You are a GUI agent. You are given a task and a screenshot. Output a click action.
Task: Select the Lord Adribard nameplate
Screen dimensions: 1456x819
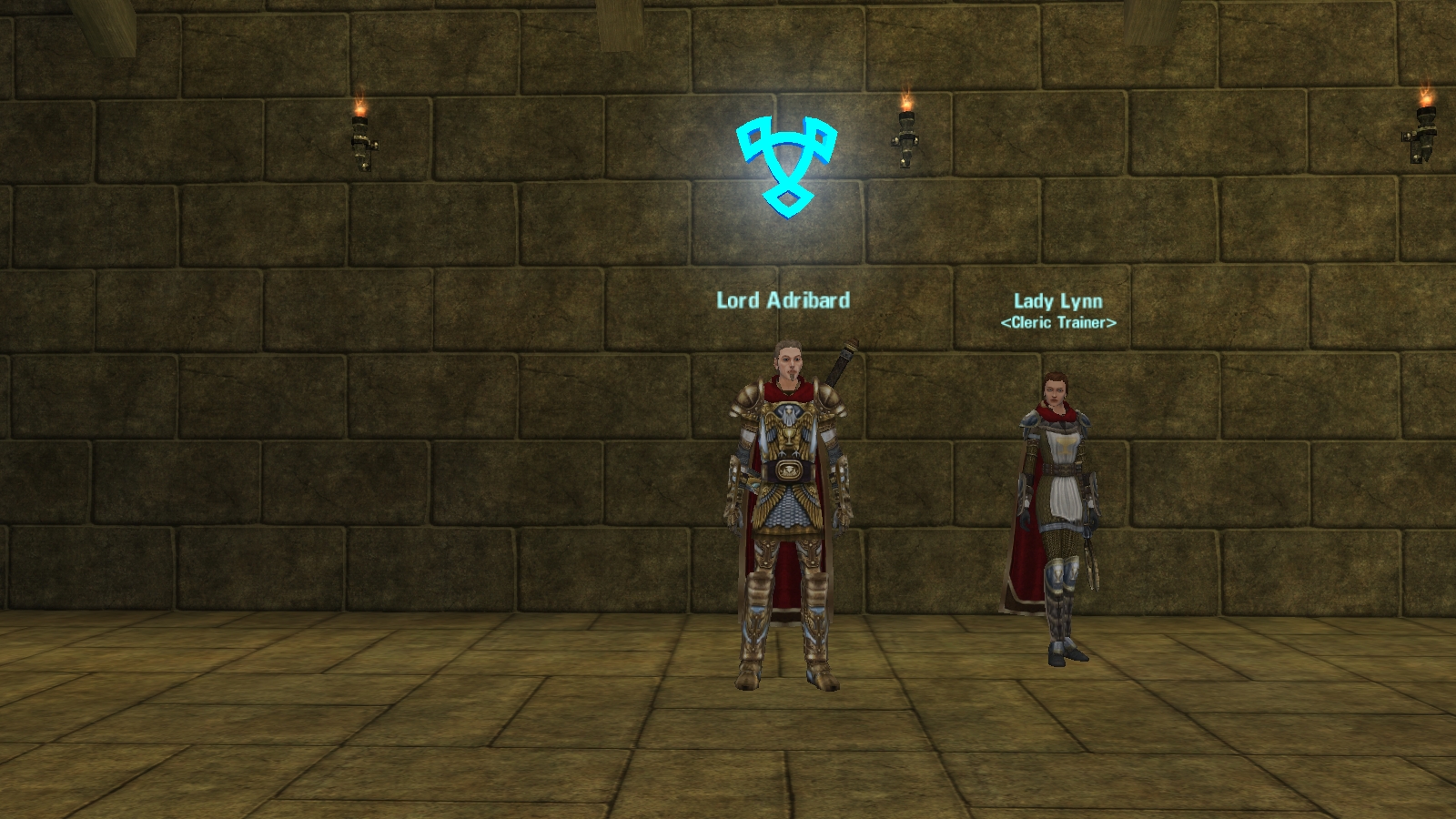[x=783, y=300]
